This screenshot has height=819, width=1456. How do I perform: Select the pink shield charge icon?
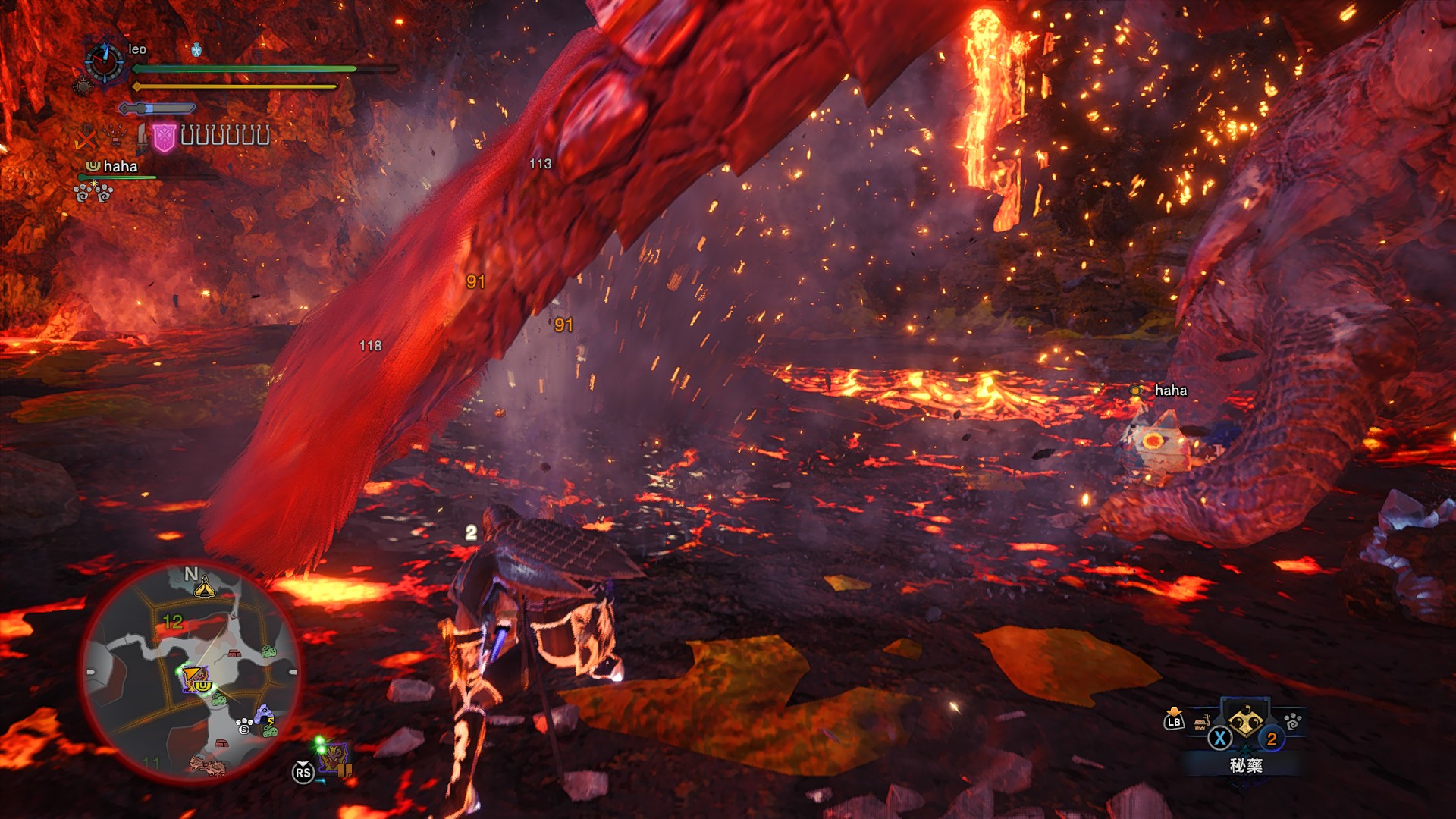pyautogui.click(x=164, y=137)
